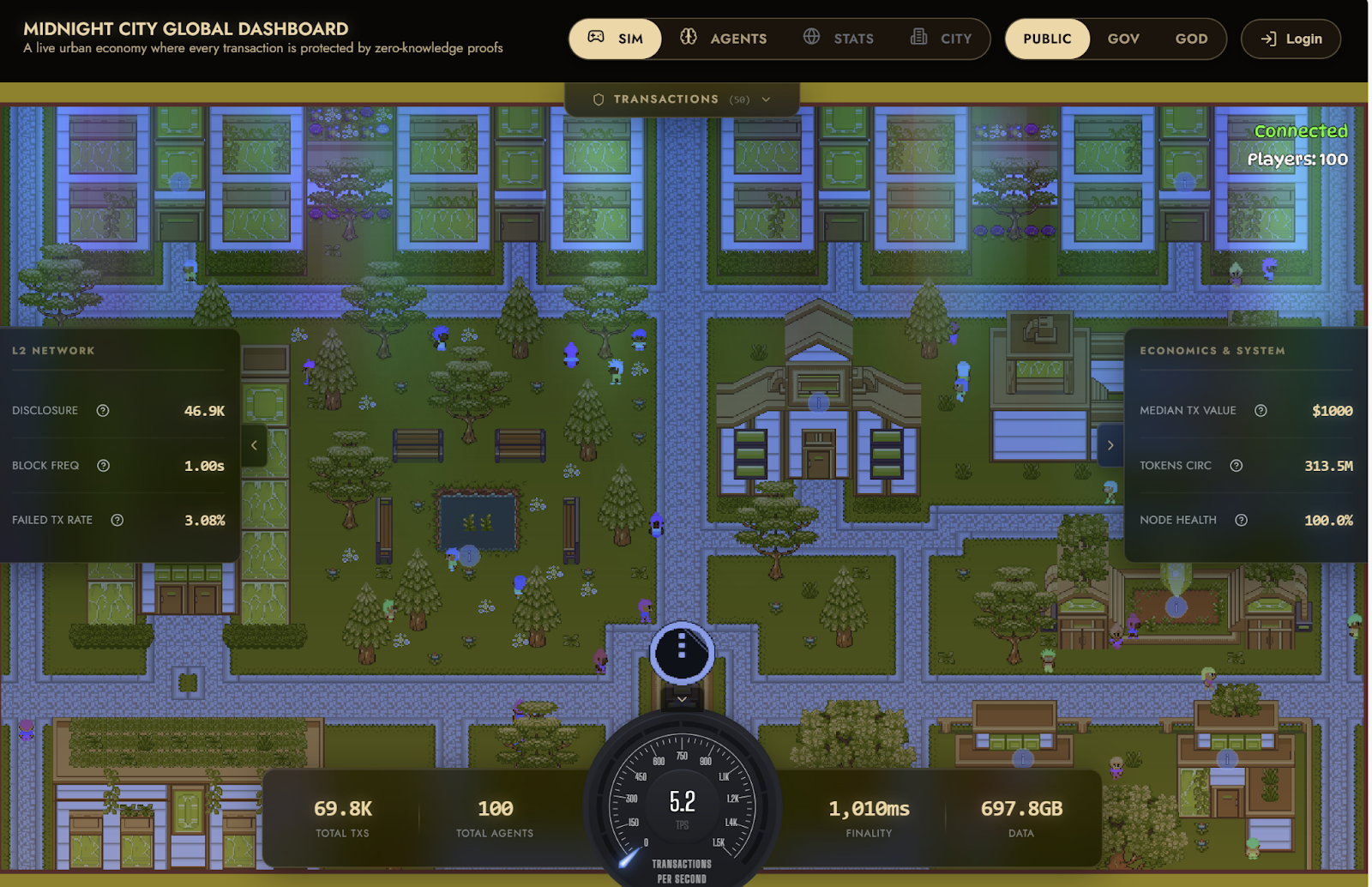The image size is (1372, 887).
Task: Select the CITY tab
Action: (942, 39)
